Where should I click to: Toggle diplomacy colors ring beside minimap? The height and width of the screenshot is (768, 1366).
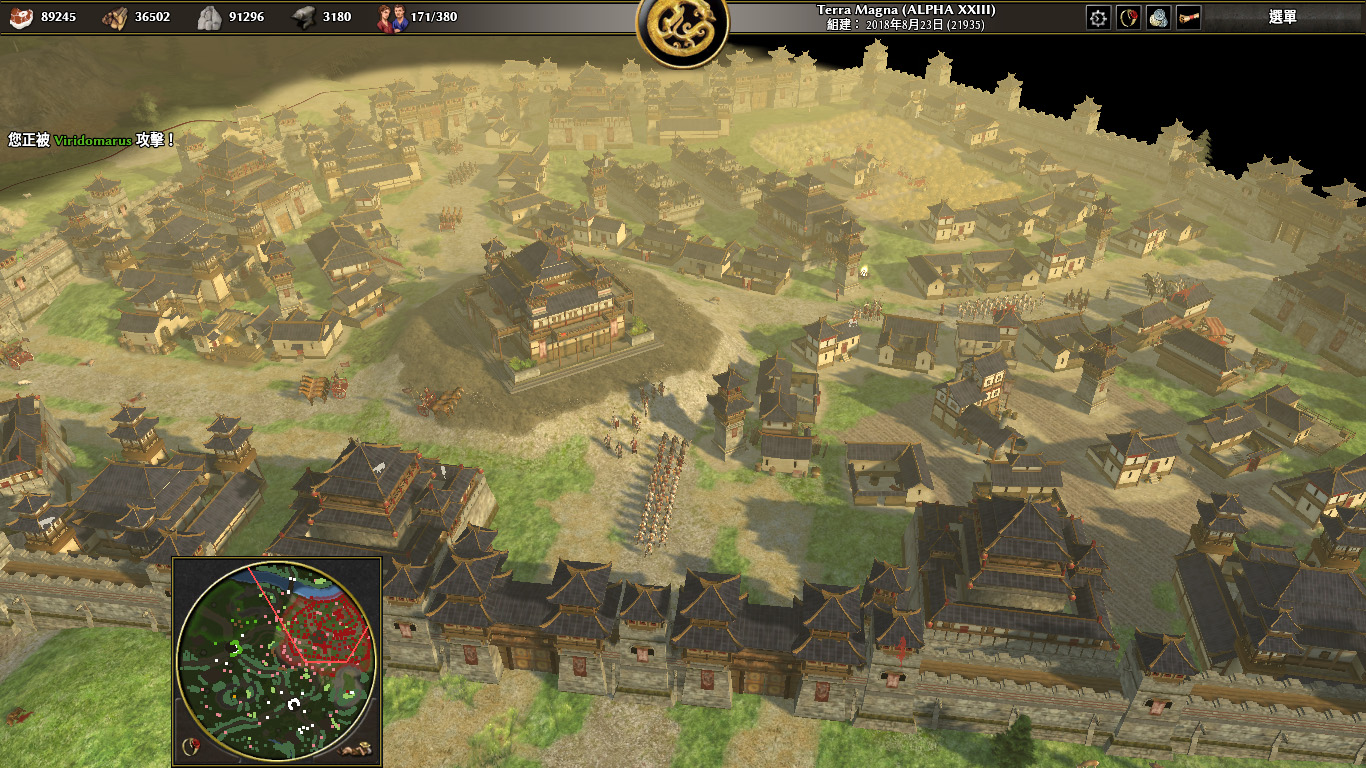coord(190,746)
